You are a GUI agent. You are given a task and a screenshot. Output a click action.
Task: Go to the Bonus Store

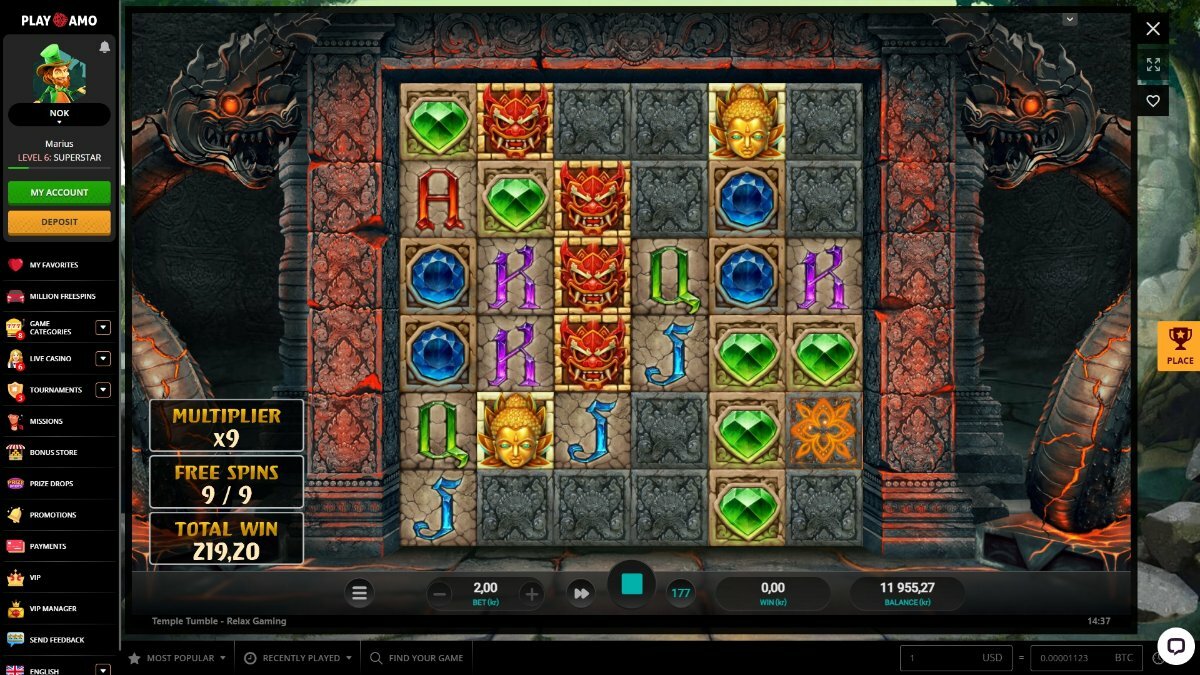point(53,453)
